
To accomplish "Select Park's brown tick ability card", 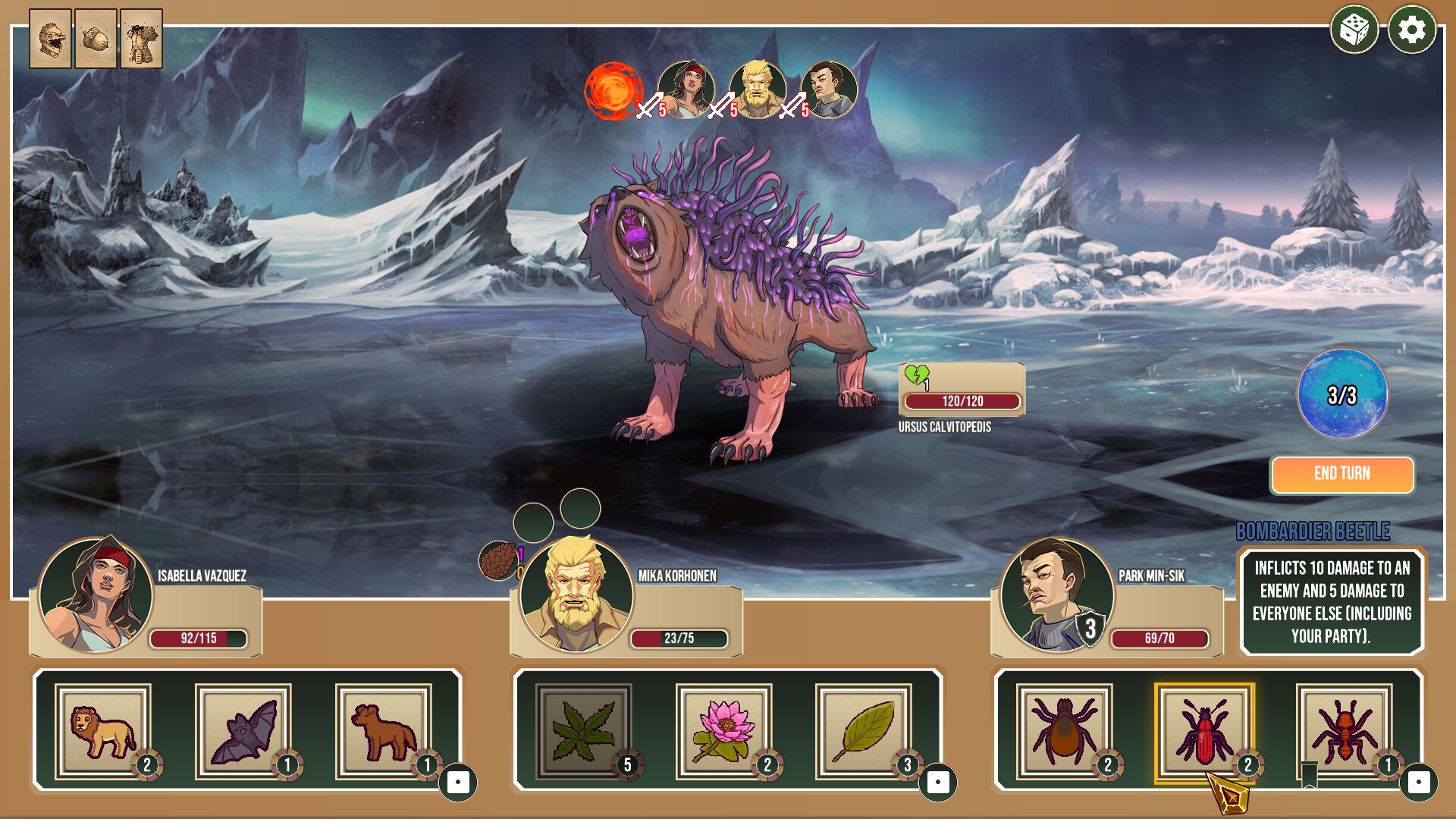I will 1064,731.
